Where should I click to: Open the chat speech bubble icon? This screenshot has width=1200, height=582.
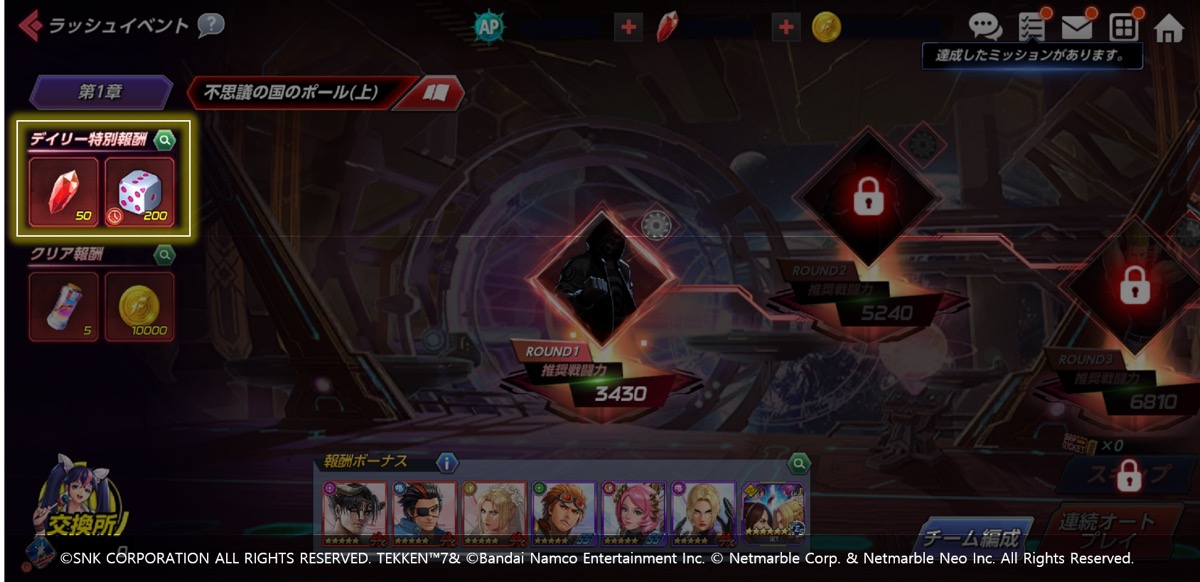click(985, 27)
